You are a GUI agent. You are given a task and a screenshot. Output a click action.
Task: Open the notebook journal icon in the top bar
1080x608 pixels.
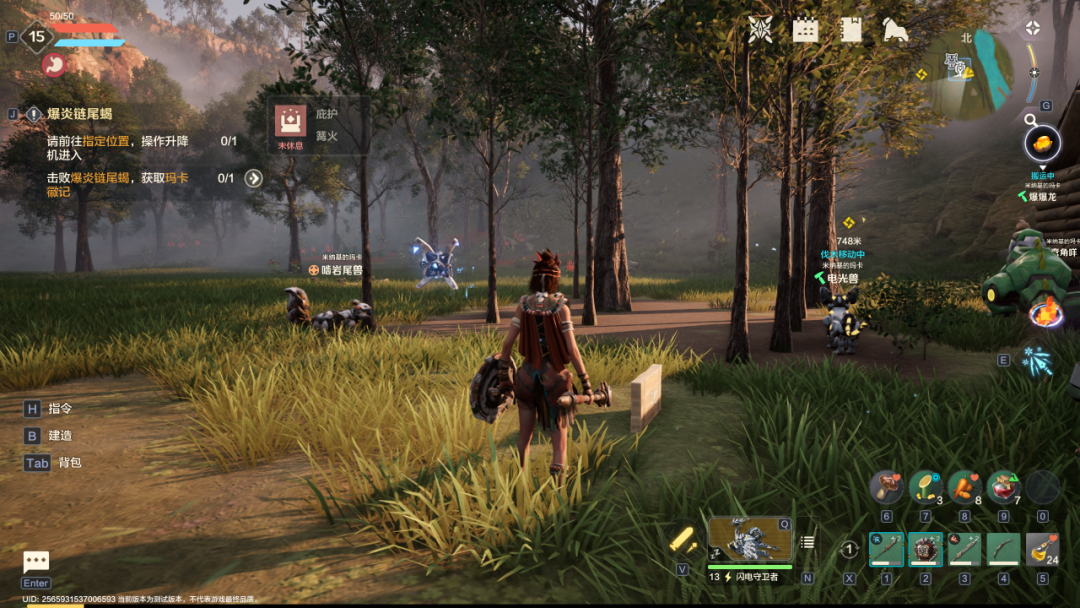click(851, 30)
